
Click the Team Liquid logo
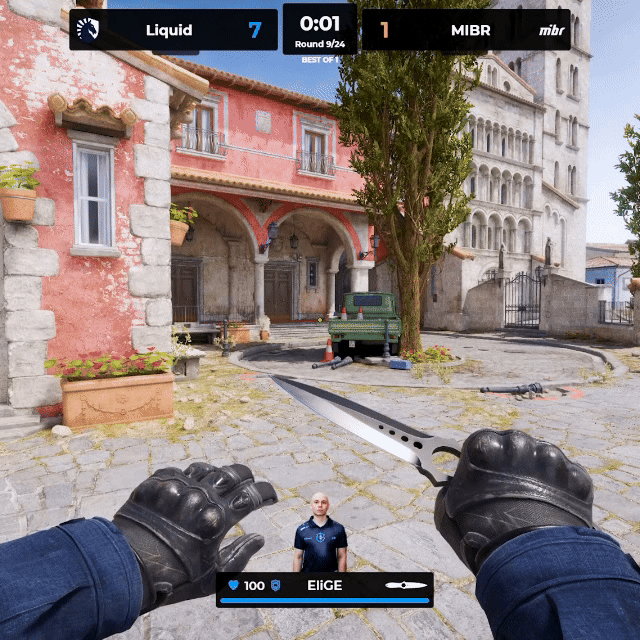[88, 30]
